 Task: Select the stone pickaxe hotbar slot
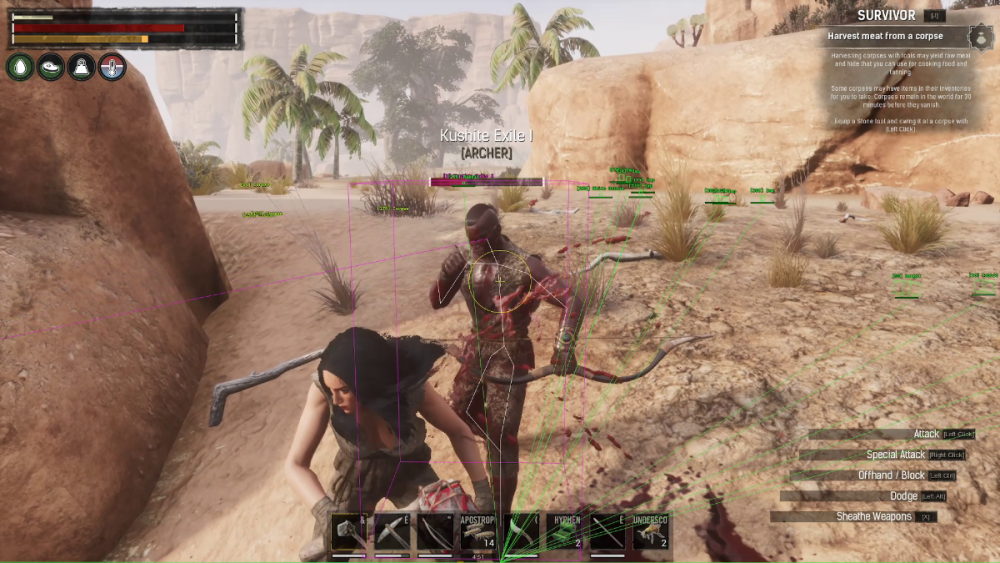[392, 532]
